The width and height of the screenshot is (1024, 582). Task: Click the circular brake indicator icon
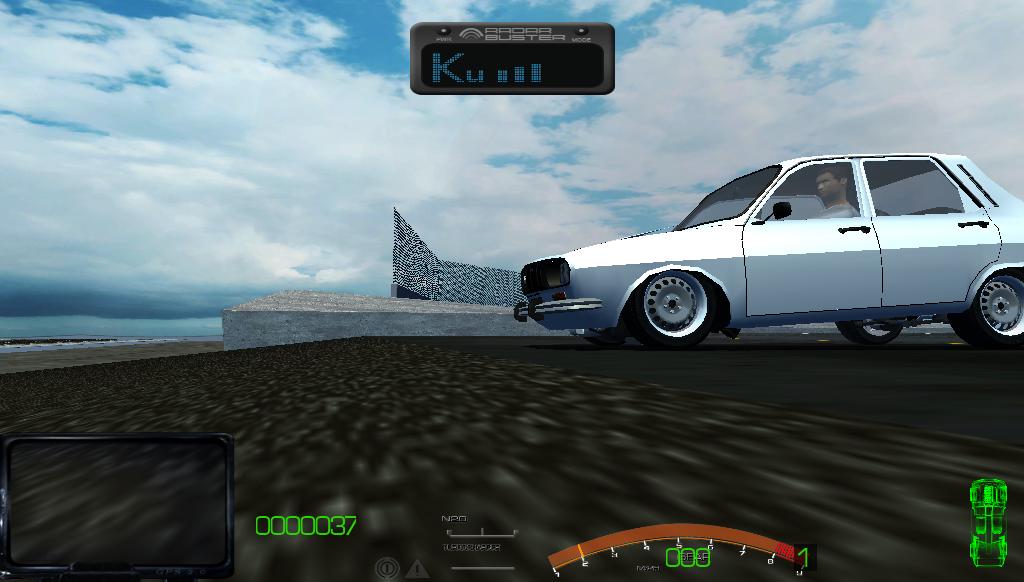[386, 570]
